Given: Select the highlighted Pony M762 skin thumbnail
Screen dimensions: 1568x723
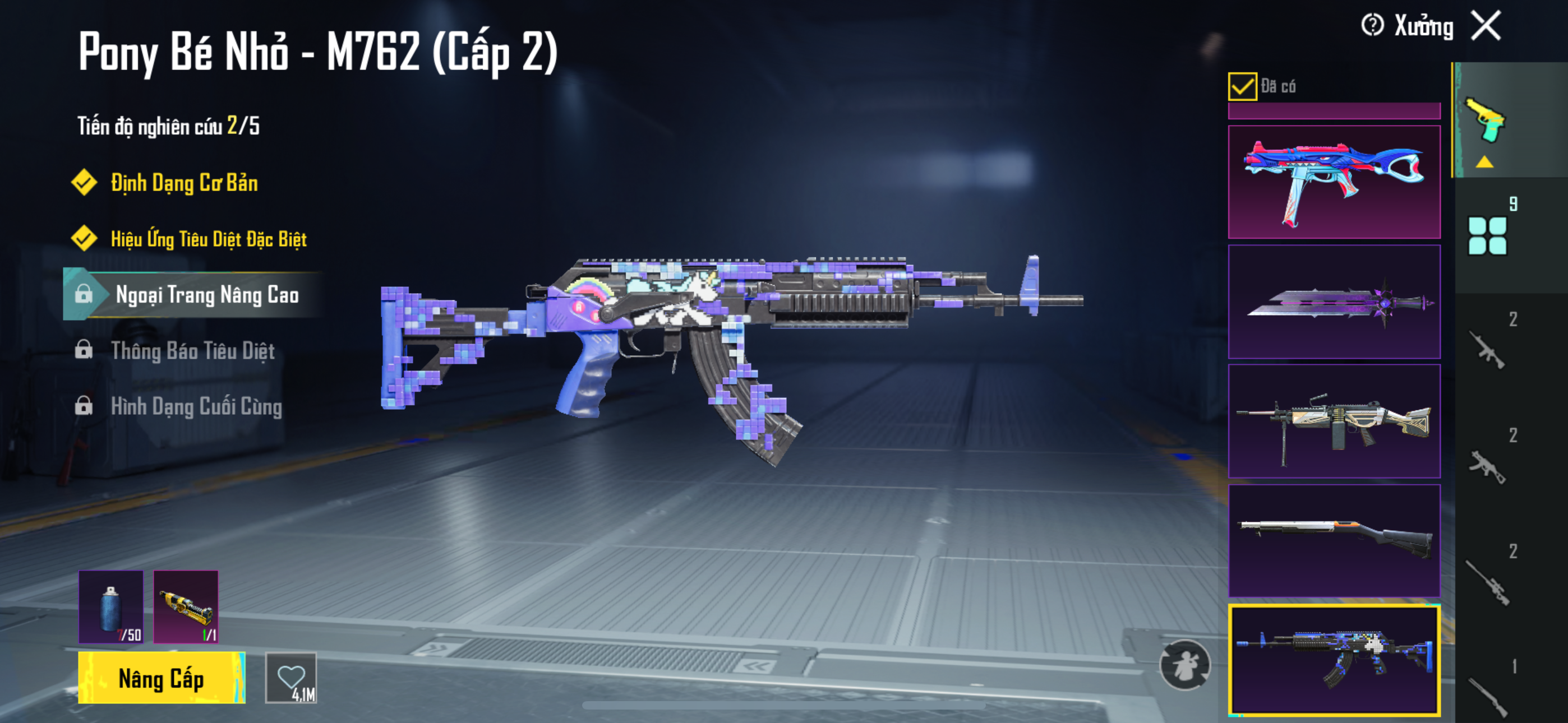Looking at the screenshot, I should (1334, 660).
